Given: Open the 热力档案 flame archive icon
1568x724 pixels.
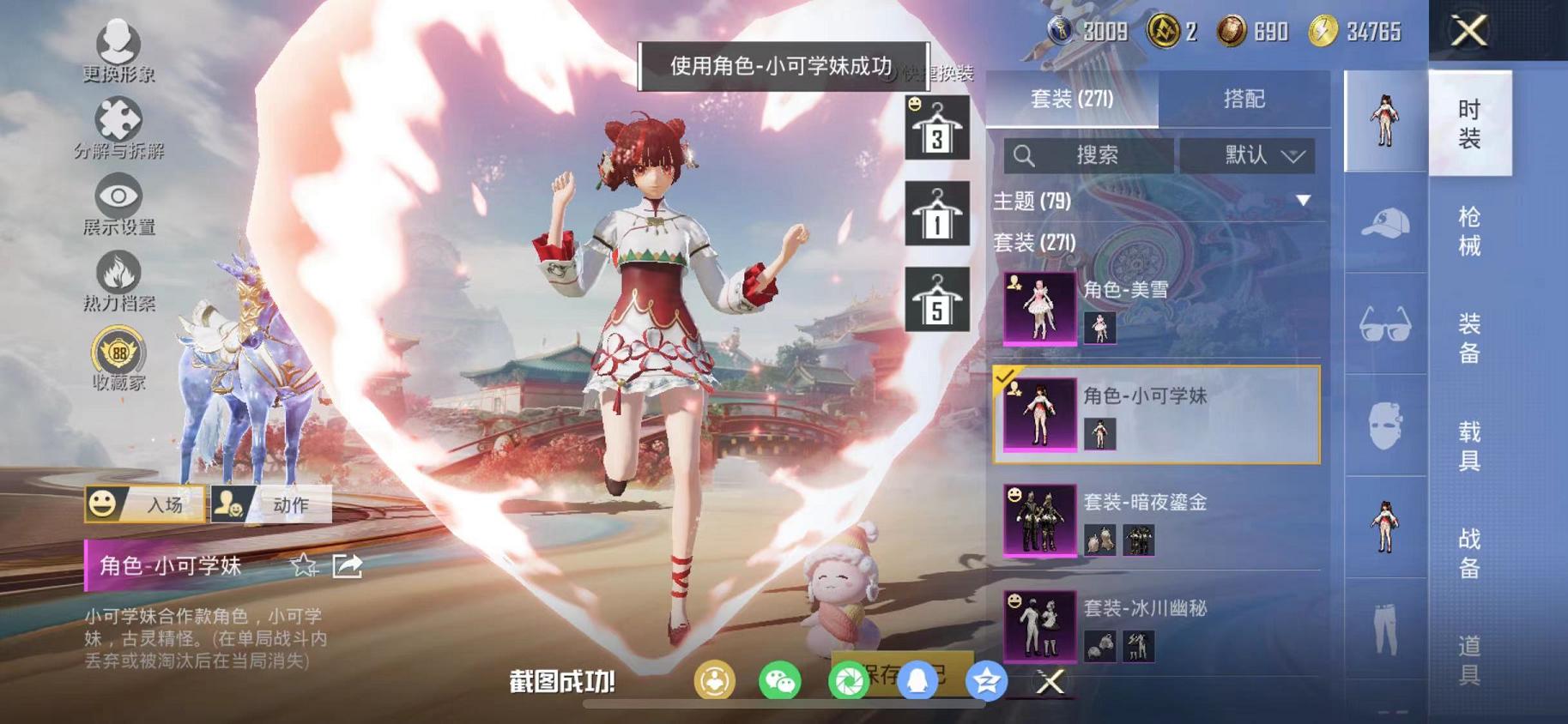Looking at the screenshot, I should [119, 273].
